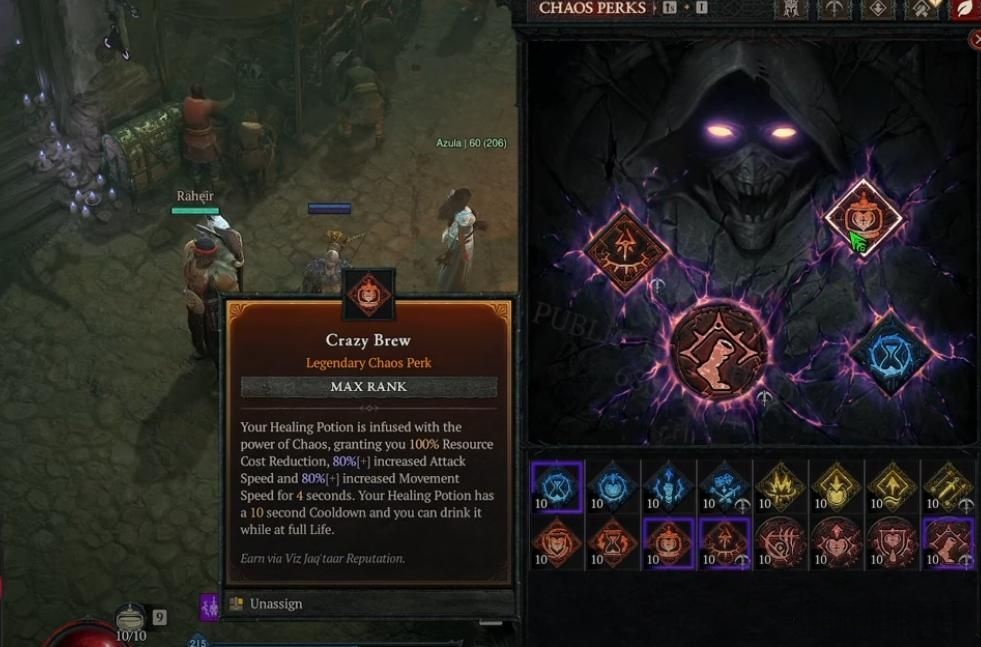Open the helmet tab at top
This screenshot has height=647, width=981.
790,9
